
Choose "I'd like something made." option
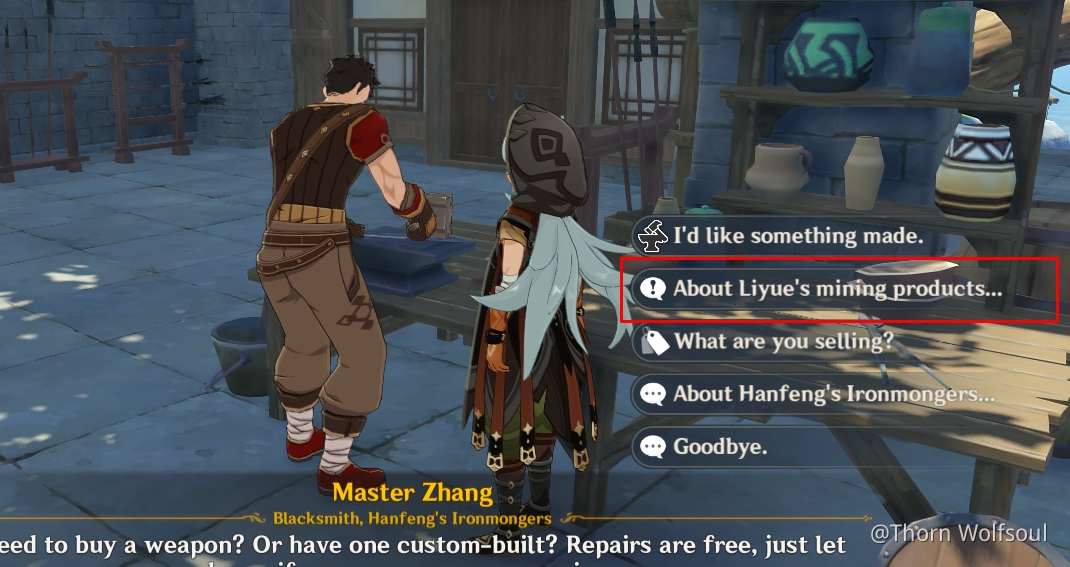(797, 237)
